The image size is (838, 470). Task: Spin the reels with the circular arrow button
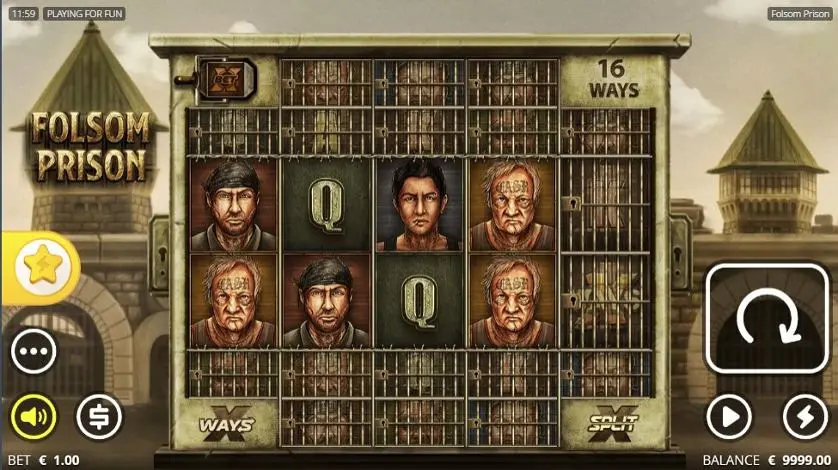pyautogui.click(x=768, y=319)
